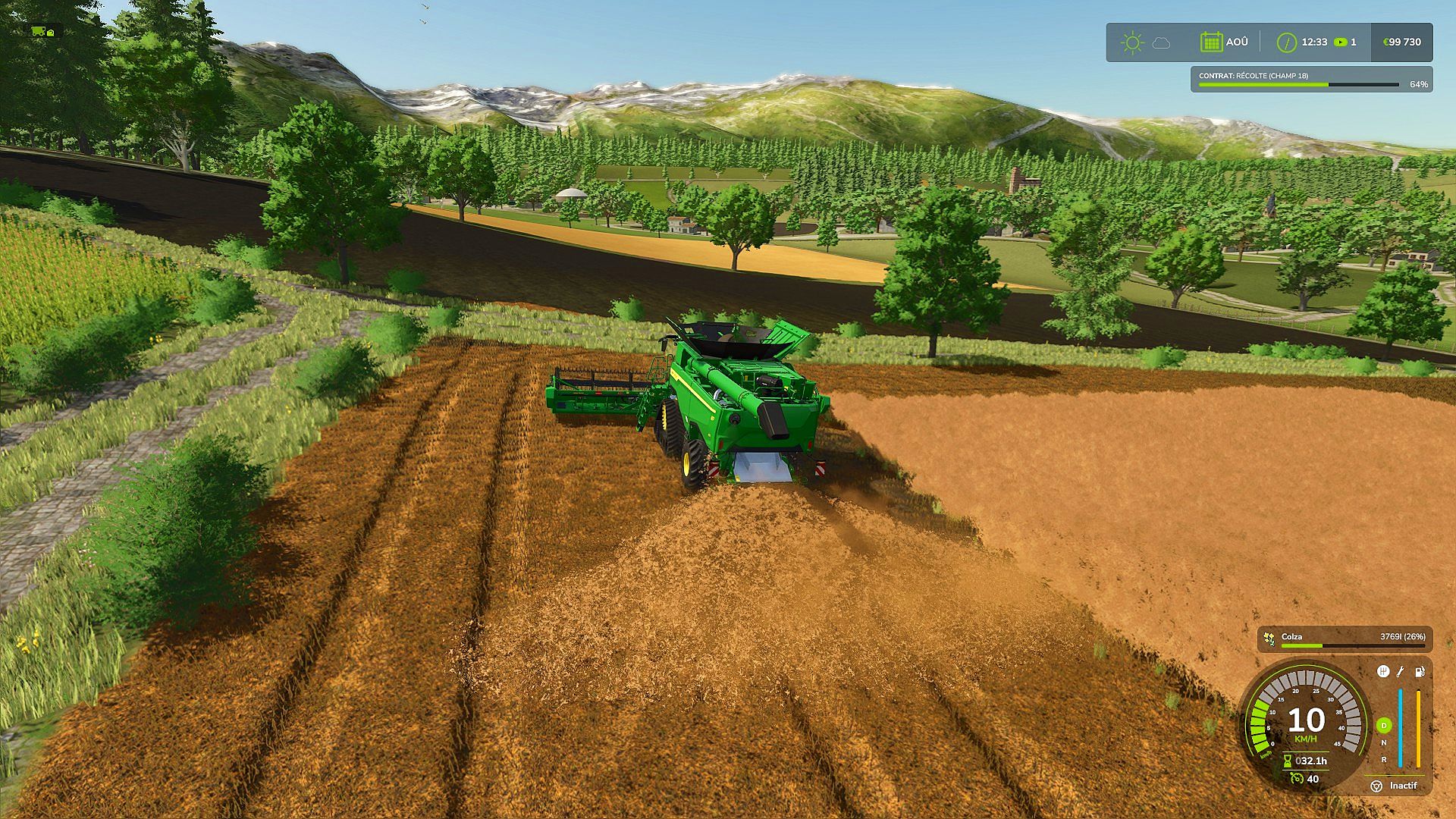
Task: Click the green time-scale play icon
Action: [1341, 42]
